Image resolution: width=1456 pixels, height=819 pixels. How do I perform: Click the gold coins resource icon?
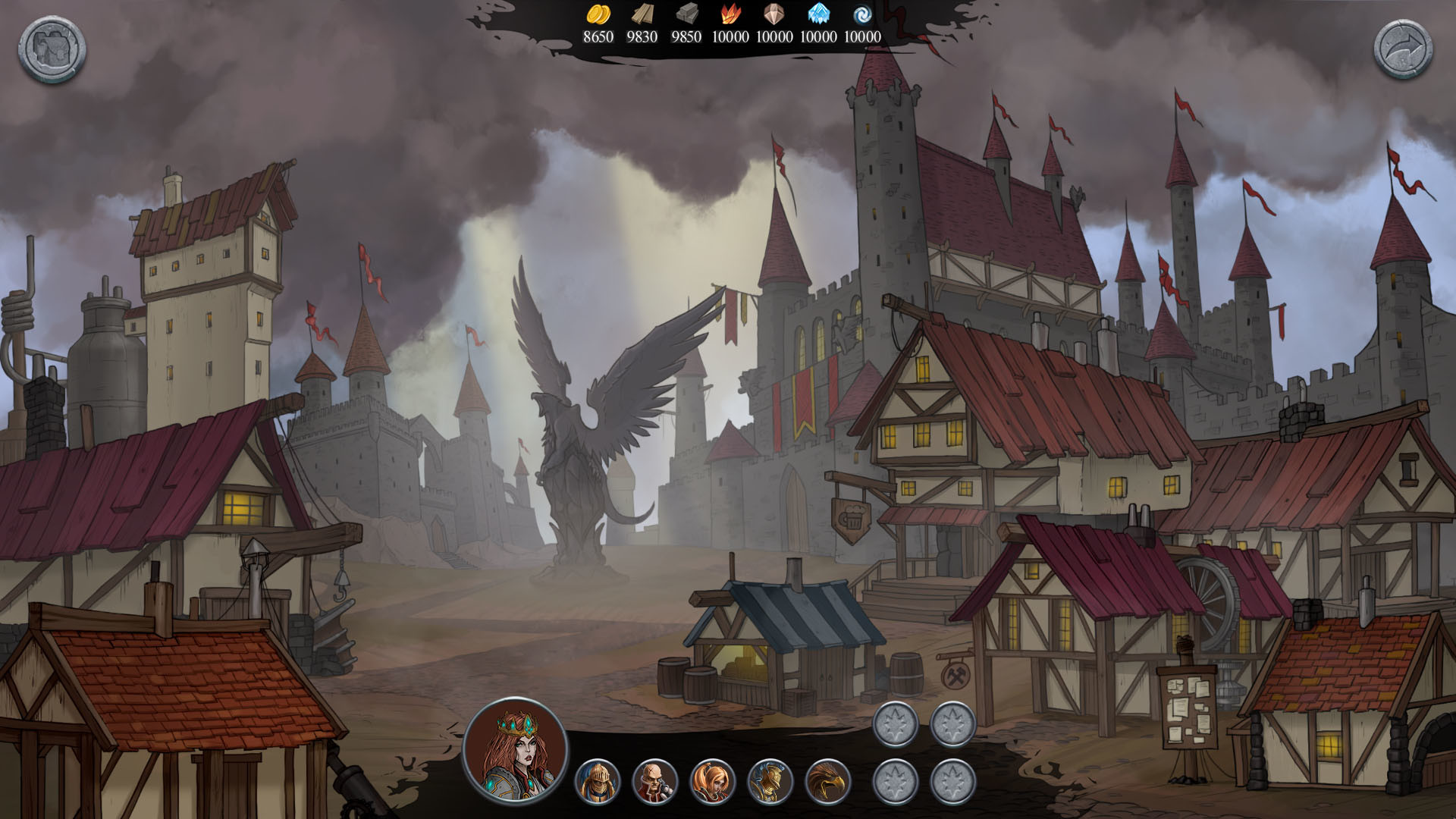(x=598, y=16)
